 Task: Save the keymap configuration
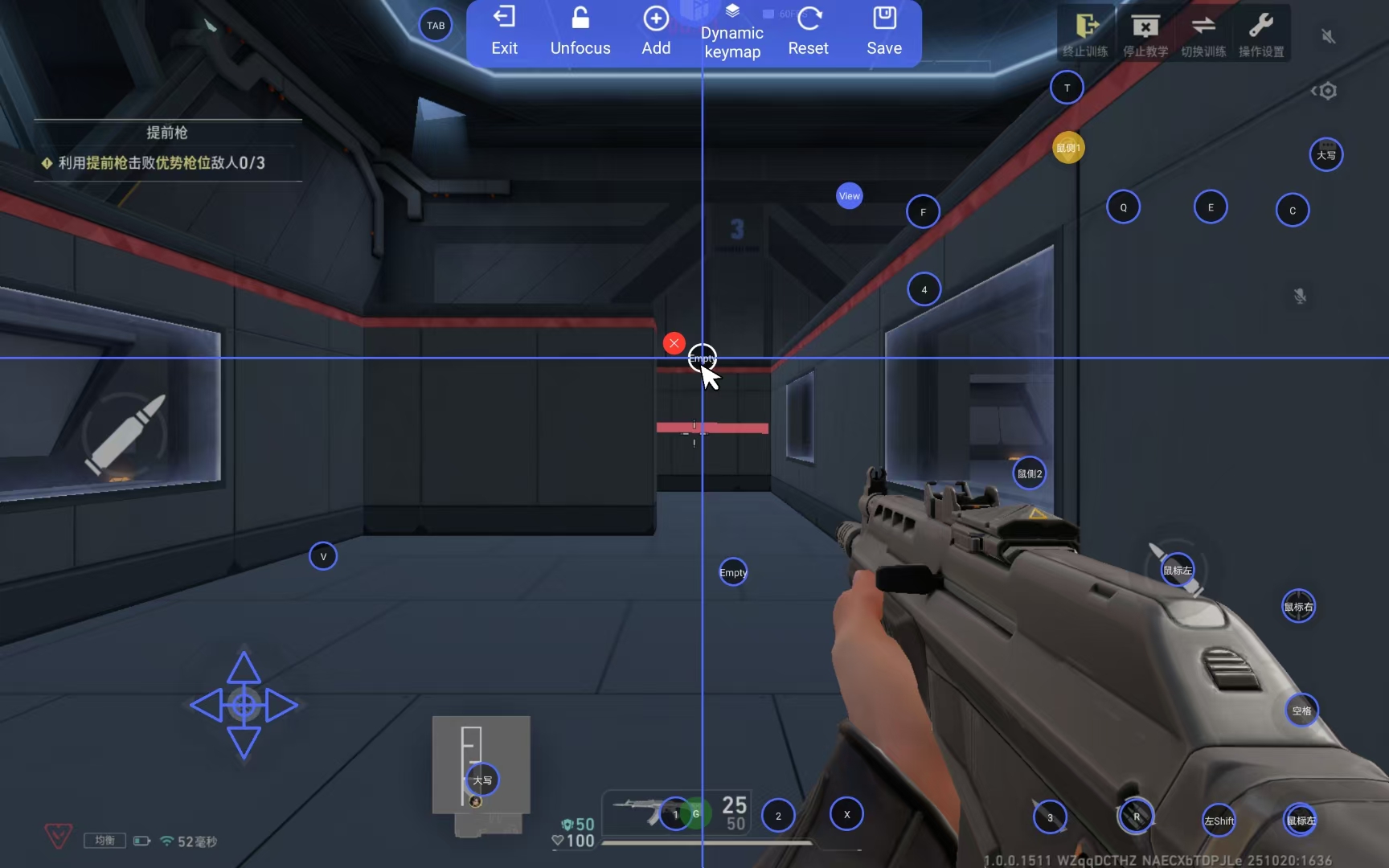click(x=884, y=31)
